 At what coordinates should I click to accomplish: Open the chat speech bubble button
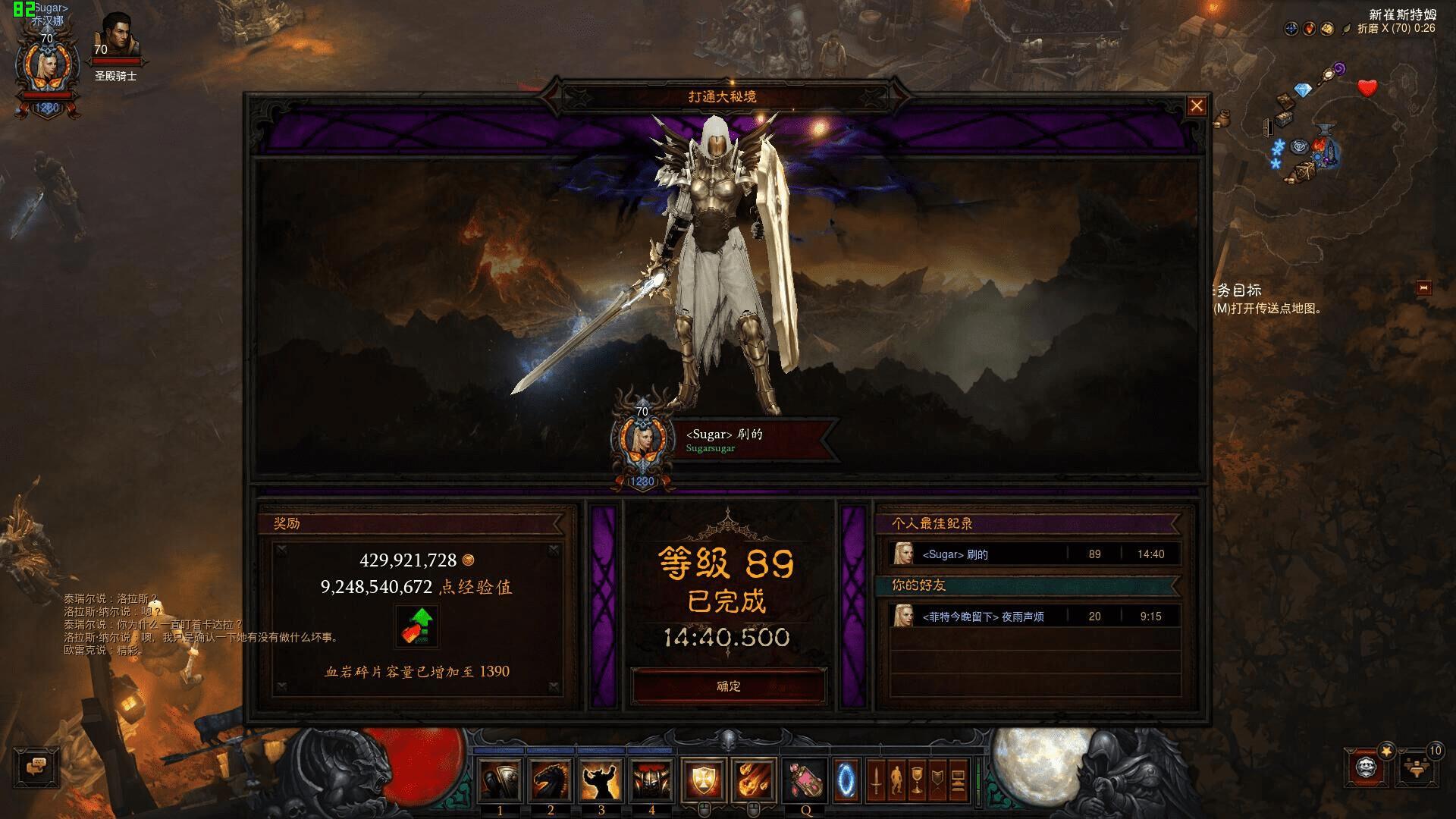pyautogui.click(x=36, y=767)
